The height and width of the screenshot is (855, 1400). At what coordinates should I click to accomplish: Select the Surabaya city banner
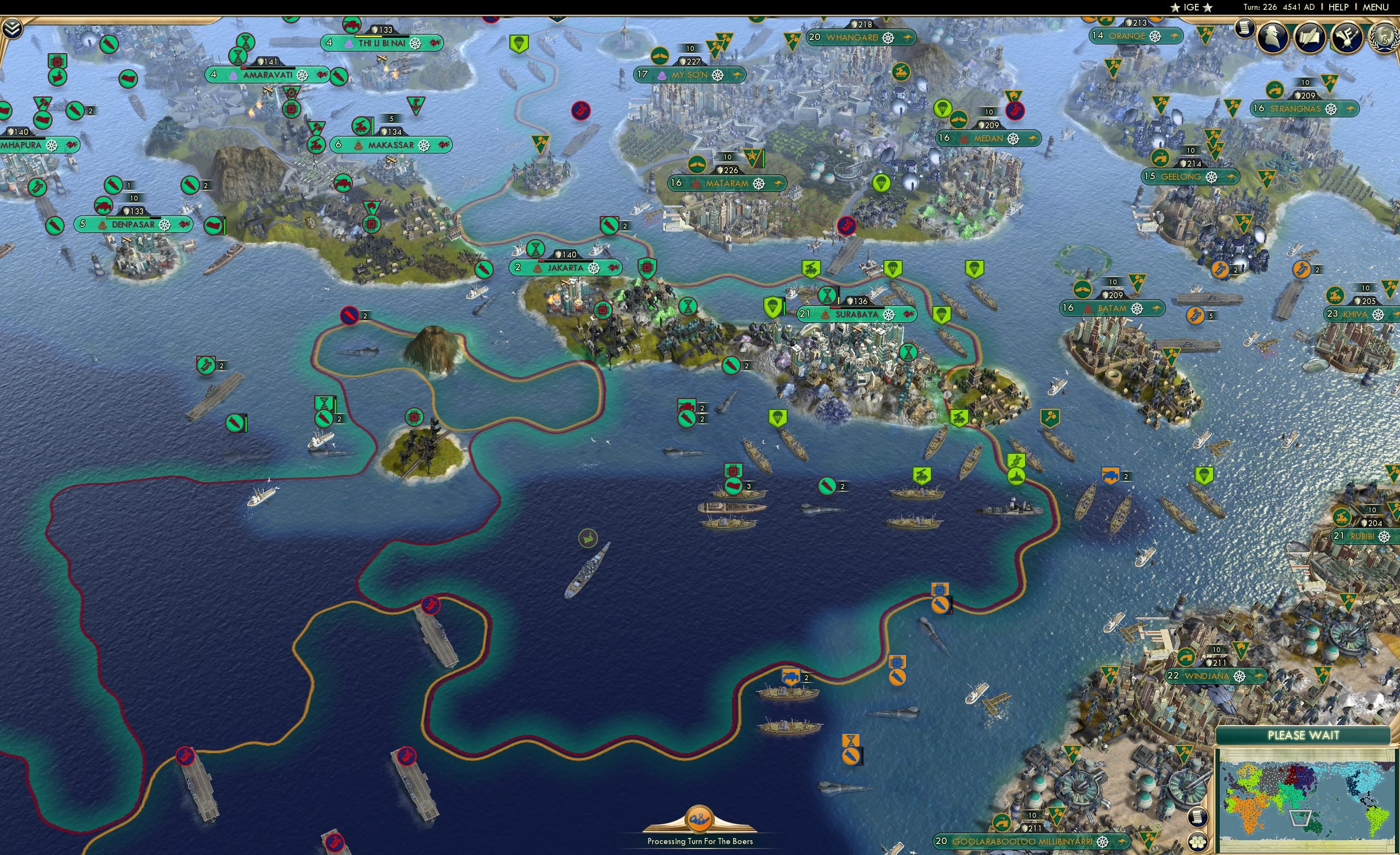click(855, 314)
